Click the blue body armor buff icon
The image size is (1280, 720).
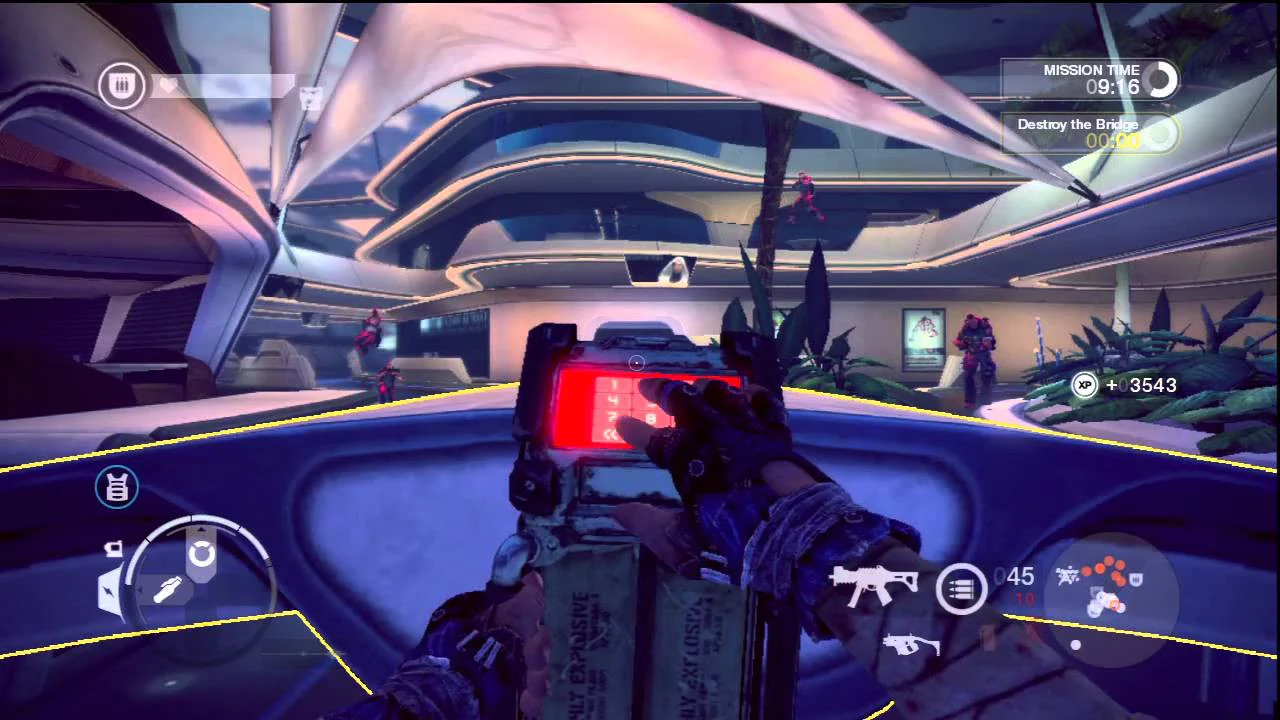(x=117, y=489)
